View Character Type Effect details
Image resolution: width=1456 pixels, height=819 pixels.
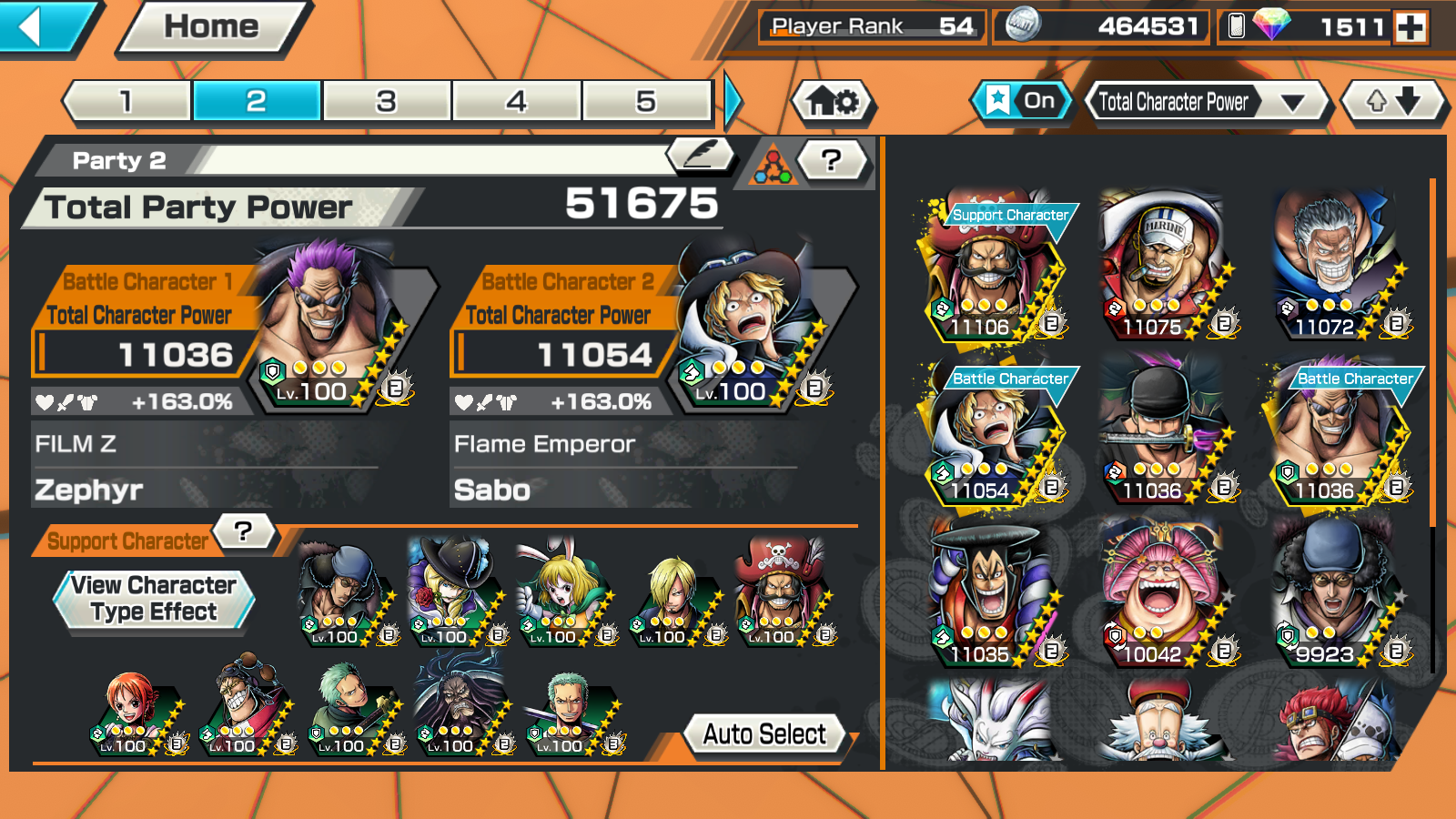[154, 599]
